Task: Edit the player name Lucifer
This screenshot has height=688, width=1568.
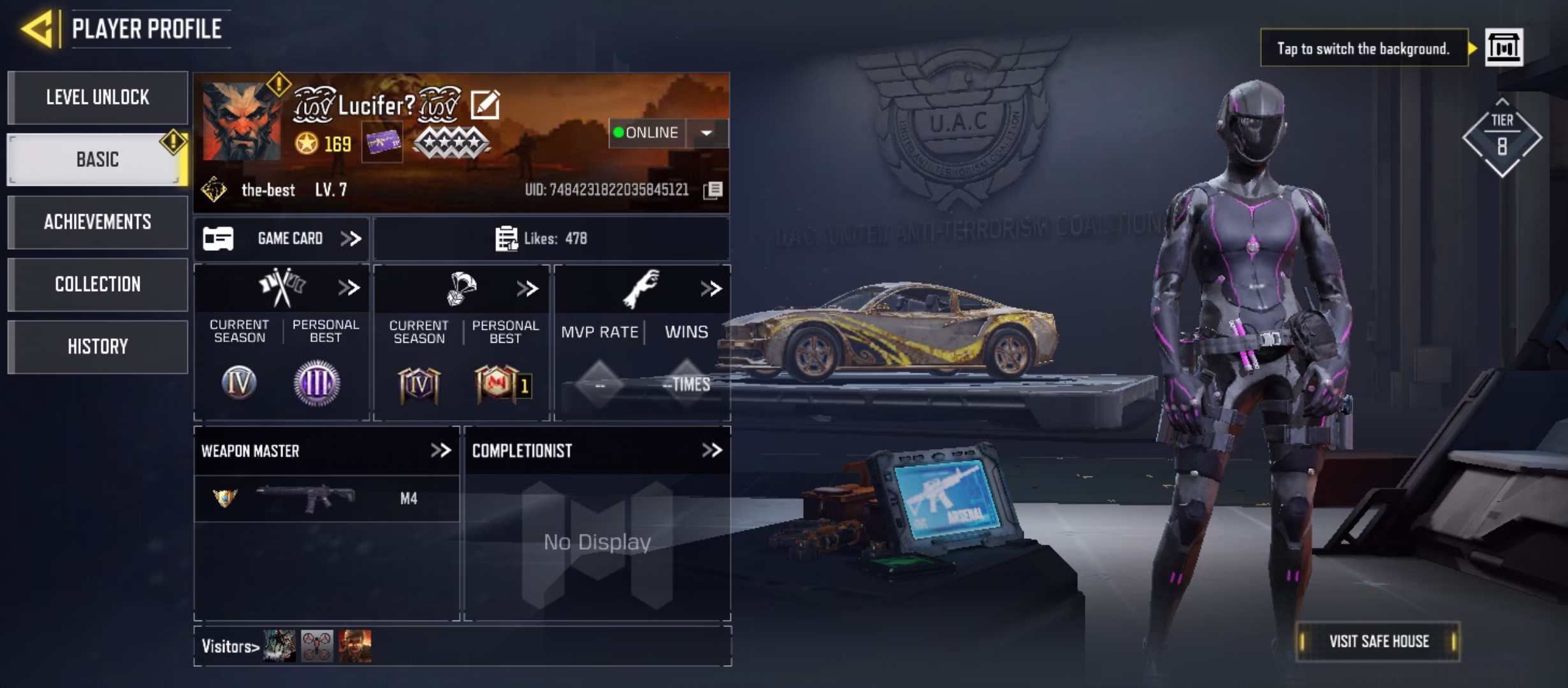Action: click(x=485, y=104)
